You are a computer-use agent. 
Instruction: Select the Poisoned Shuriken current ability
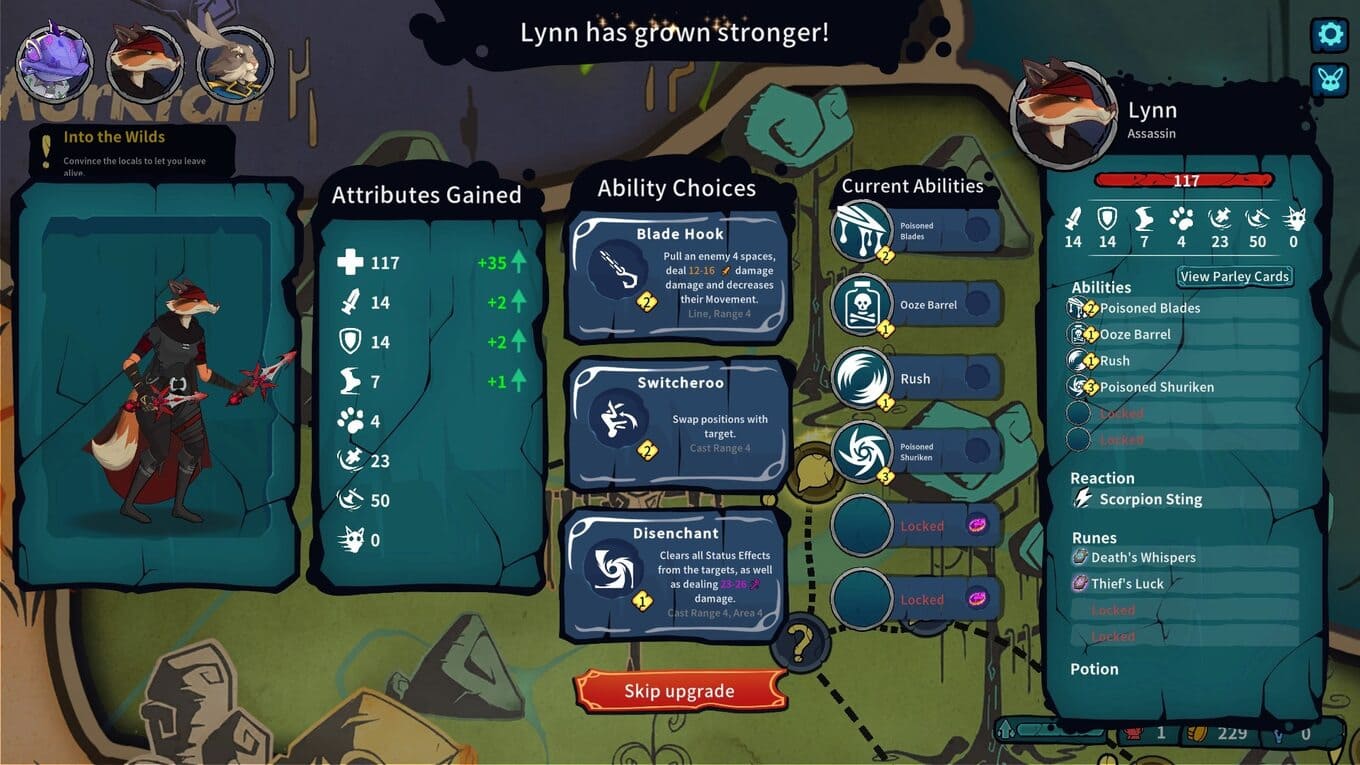tap(915, 452)
